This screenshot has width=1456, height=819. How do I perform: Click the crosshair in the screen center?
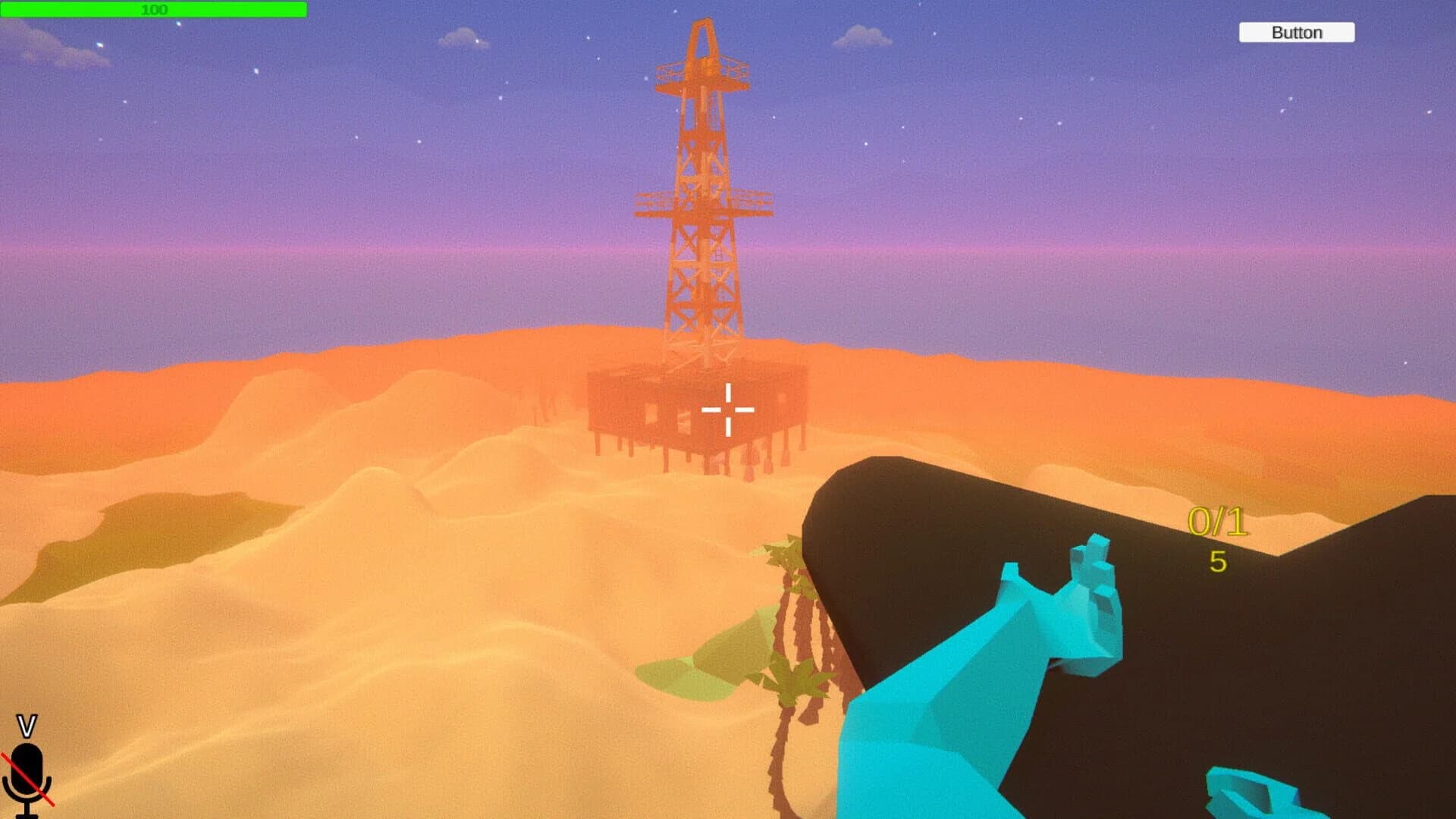(x=728, y=409)
